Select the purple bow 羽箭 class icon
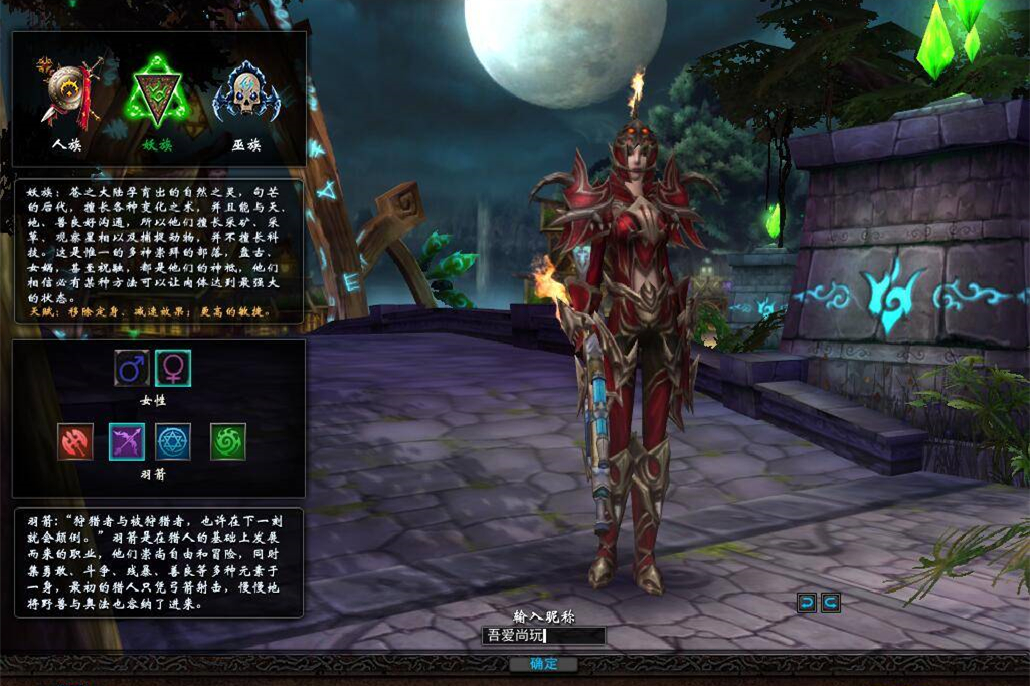Image resolution: width=1030 pixels, height=686 pixels. click(x=127, y=441)
